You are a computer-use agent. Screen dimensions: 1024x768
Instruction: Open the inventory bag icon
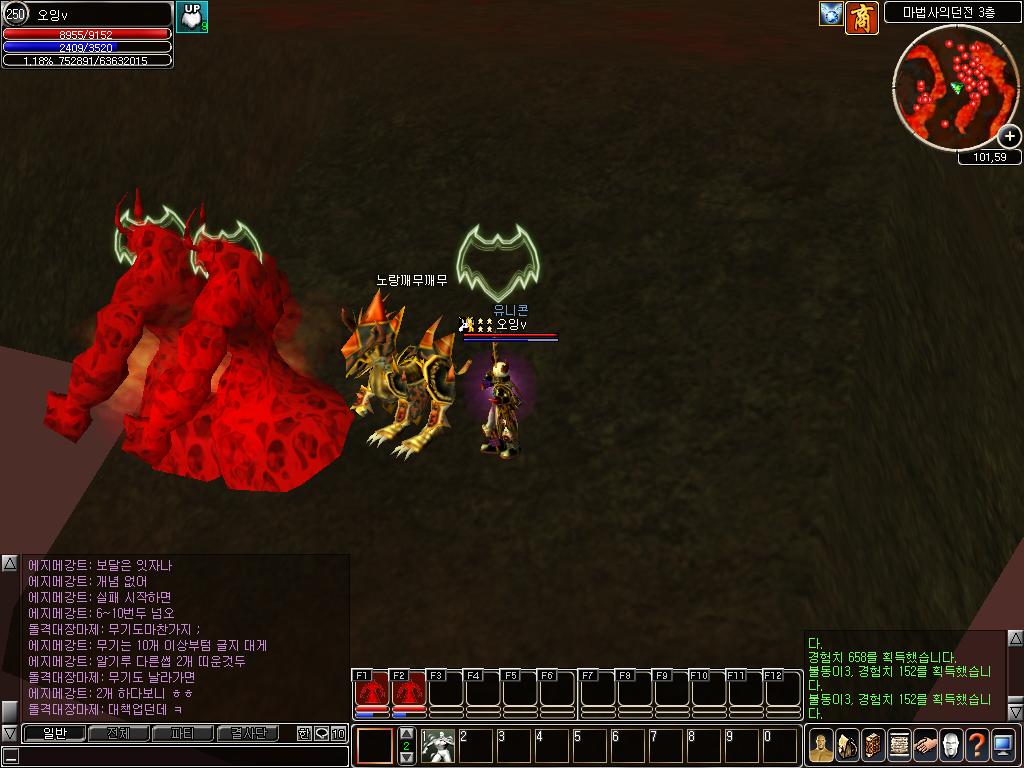coord(848,745)
